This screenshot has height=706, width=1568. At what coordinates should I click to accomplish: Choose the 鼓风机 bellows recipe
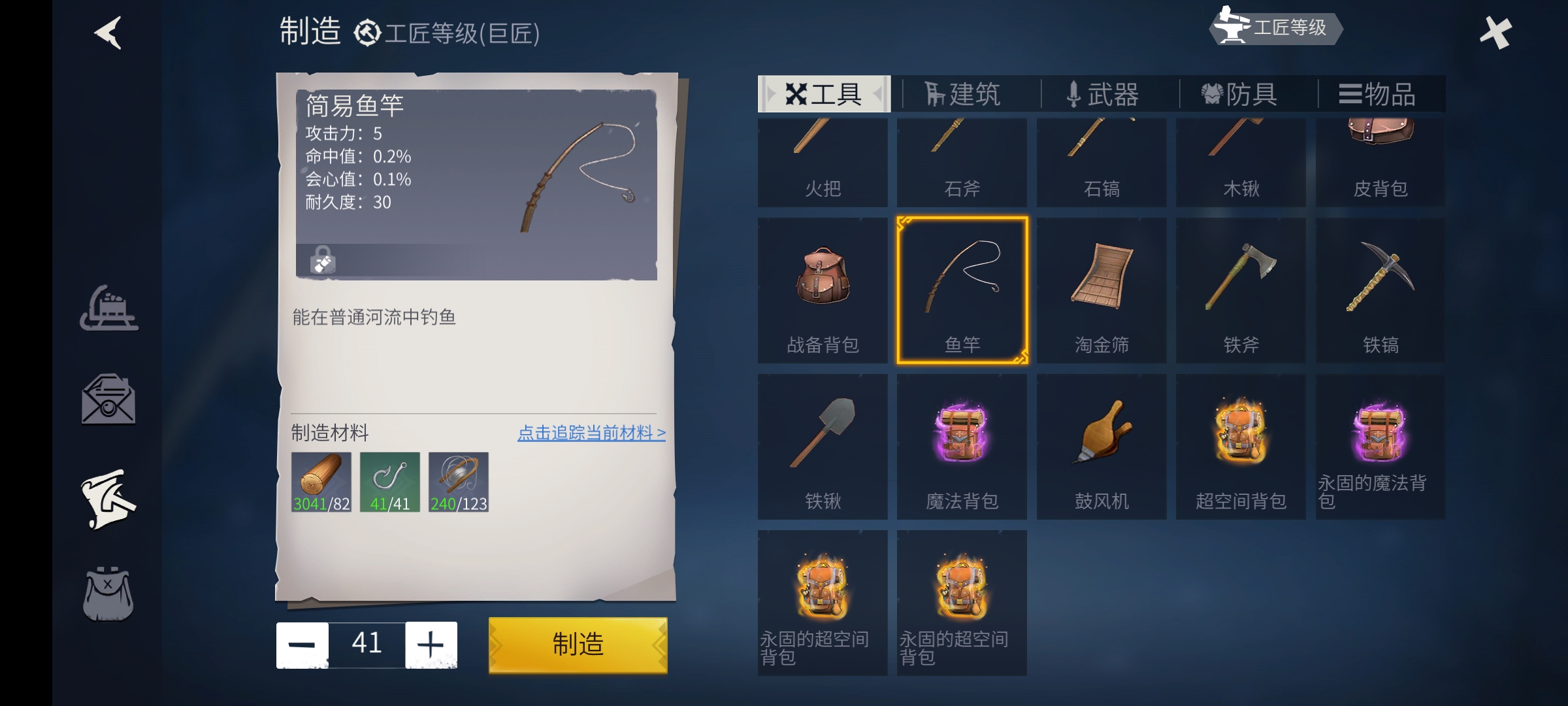click(1101, 445)
